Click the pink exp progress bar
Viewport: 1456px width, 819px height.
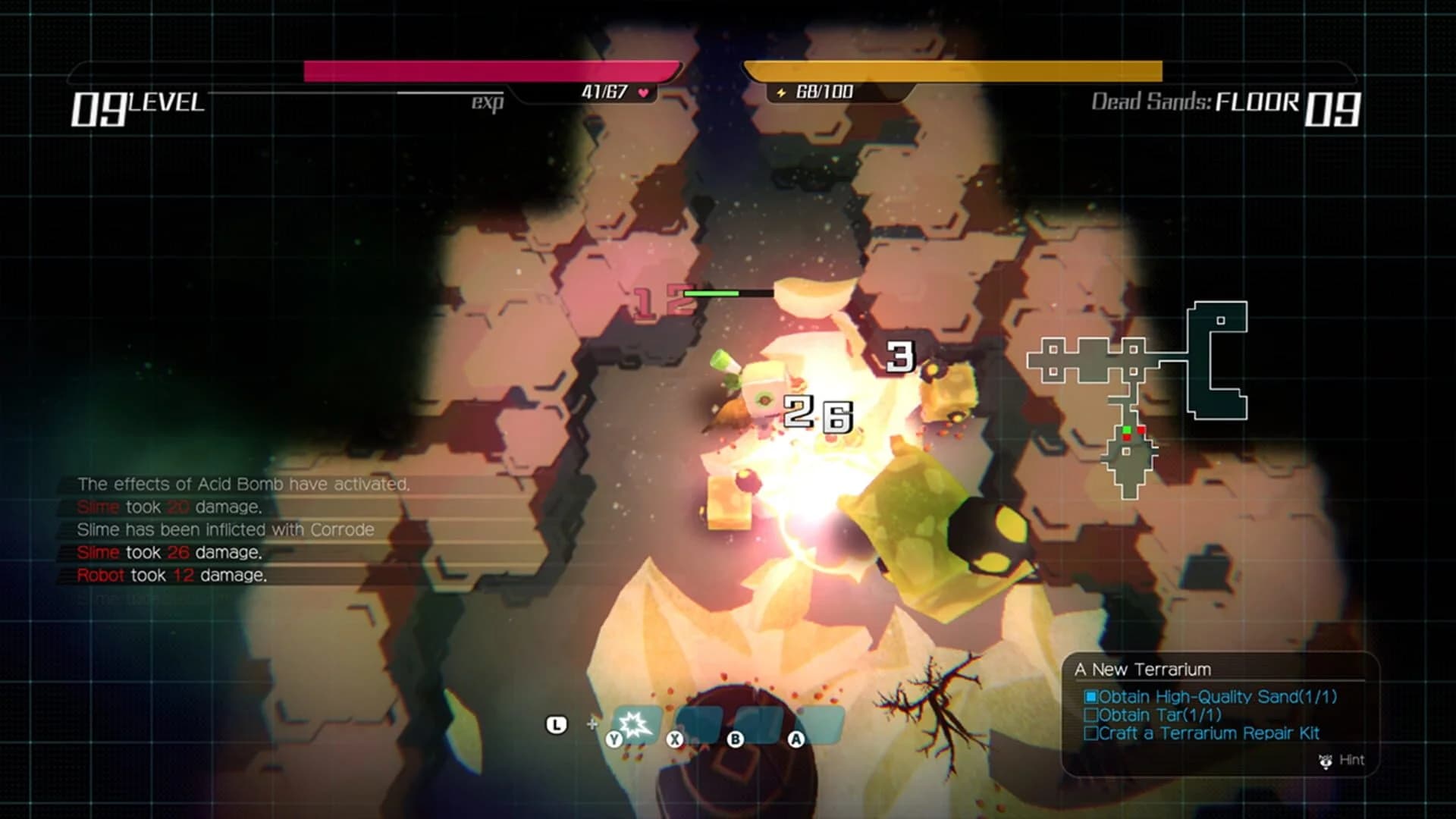pyautogui.click(x=491, y=71)
